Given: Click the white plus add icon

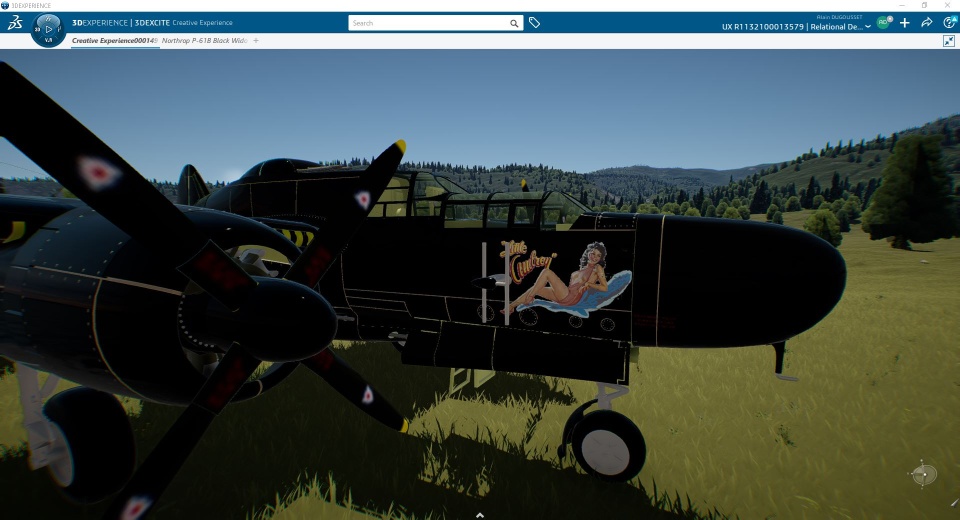Looking at the screenshot, I should coord(905,23).
